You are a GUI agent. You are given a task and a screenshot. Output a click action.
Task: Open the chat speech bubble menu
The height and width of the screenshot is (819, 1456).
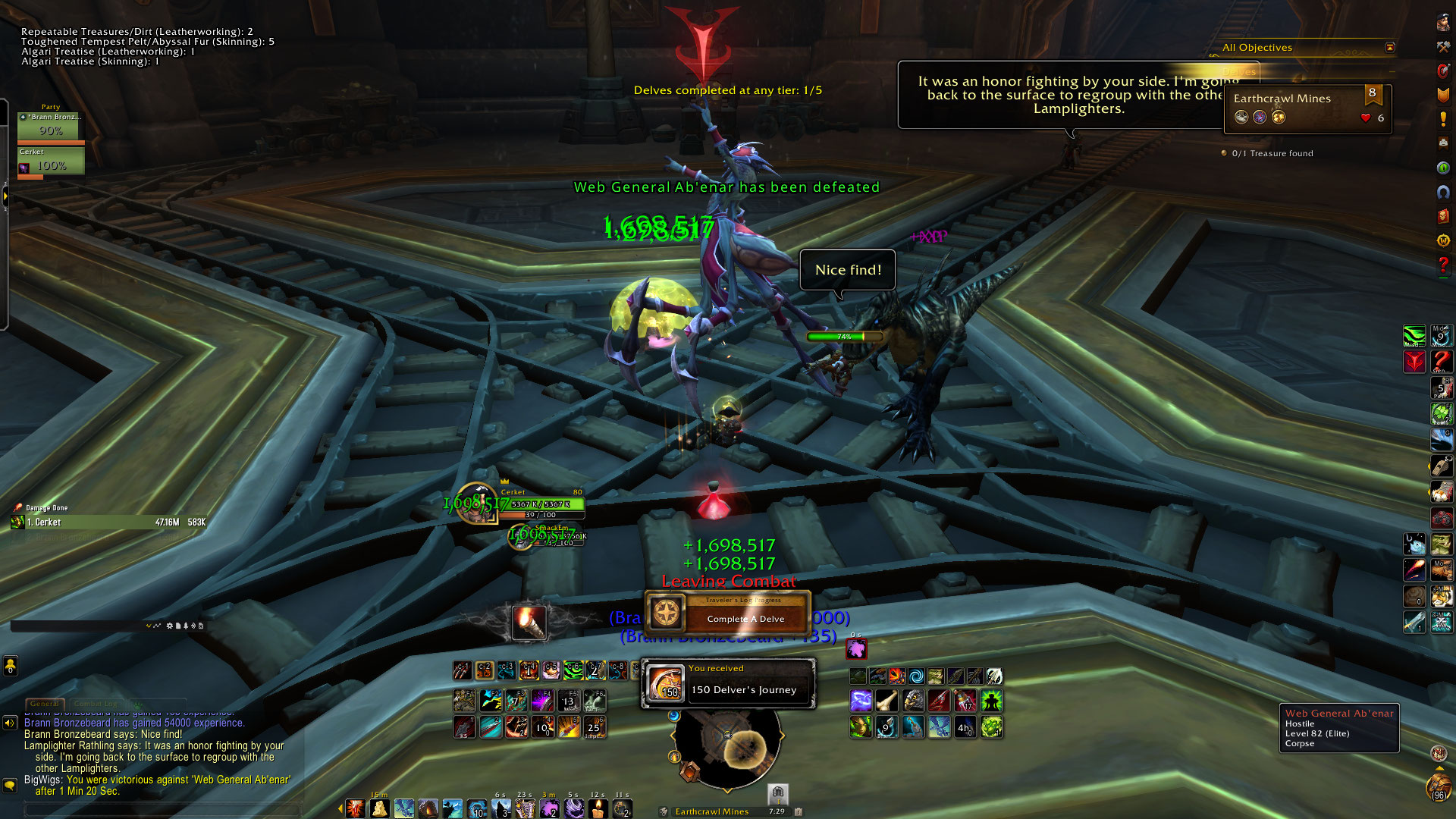click(10, 785)
